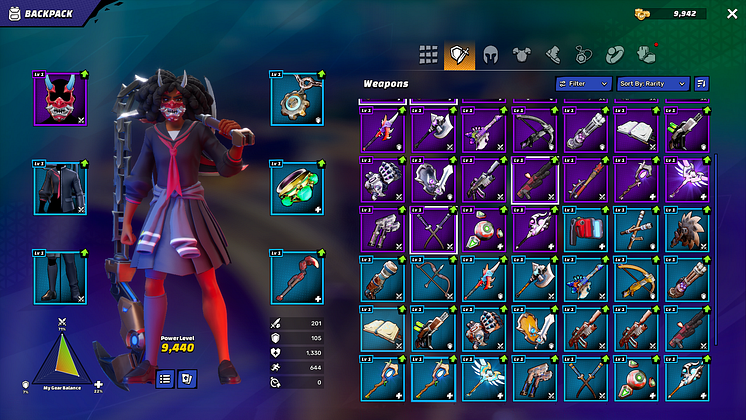Open the Sort By: Rarity dropdown
Image resolution: width=746 pixels, height=420 pixels.
(652, 84)
